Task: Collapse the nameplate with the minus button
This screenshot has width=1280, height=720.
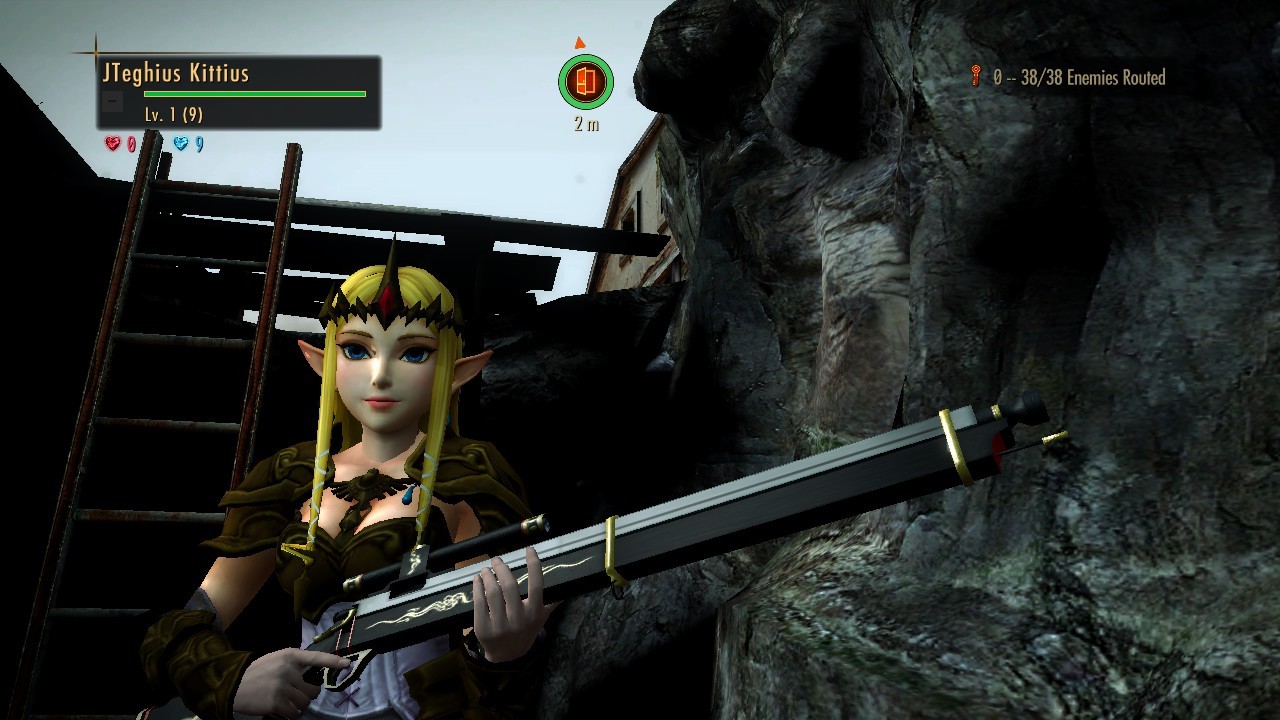Action: click(x=114, y=101)
